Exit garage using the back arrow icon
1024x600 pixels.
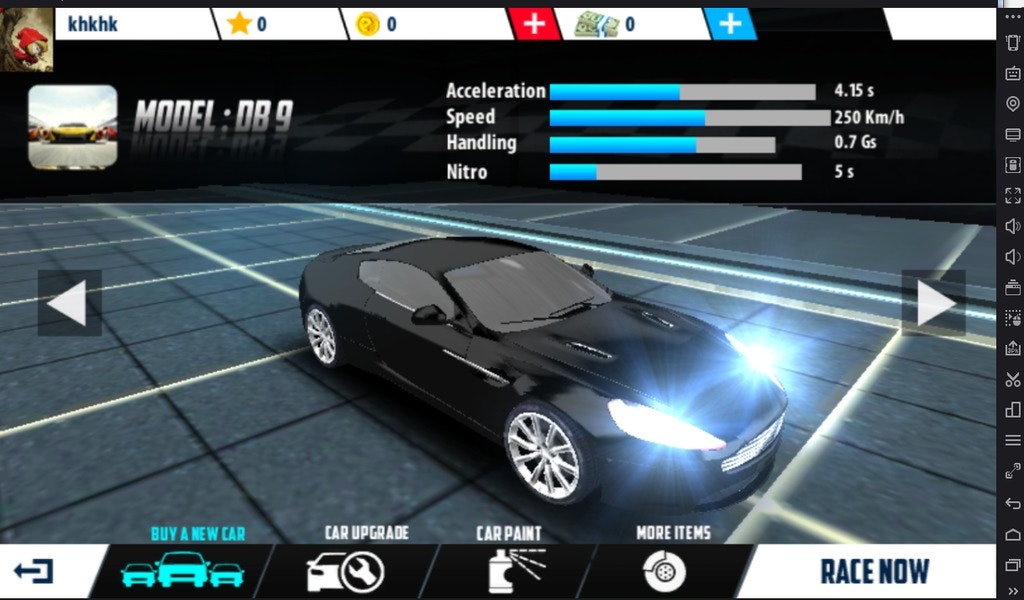(x=34, y=572)
